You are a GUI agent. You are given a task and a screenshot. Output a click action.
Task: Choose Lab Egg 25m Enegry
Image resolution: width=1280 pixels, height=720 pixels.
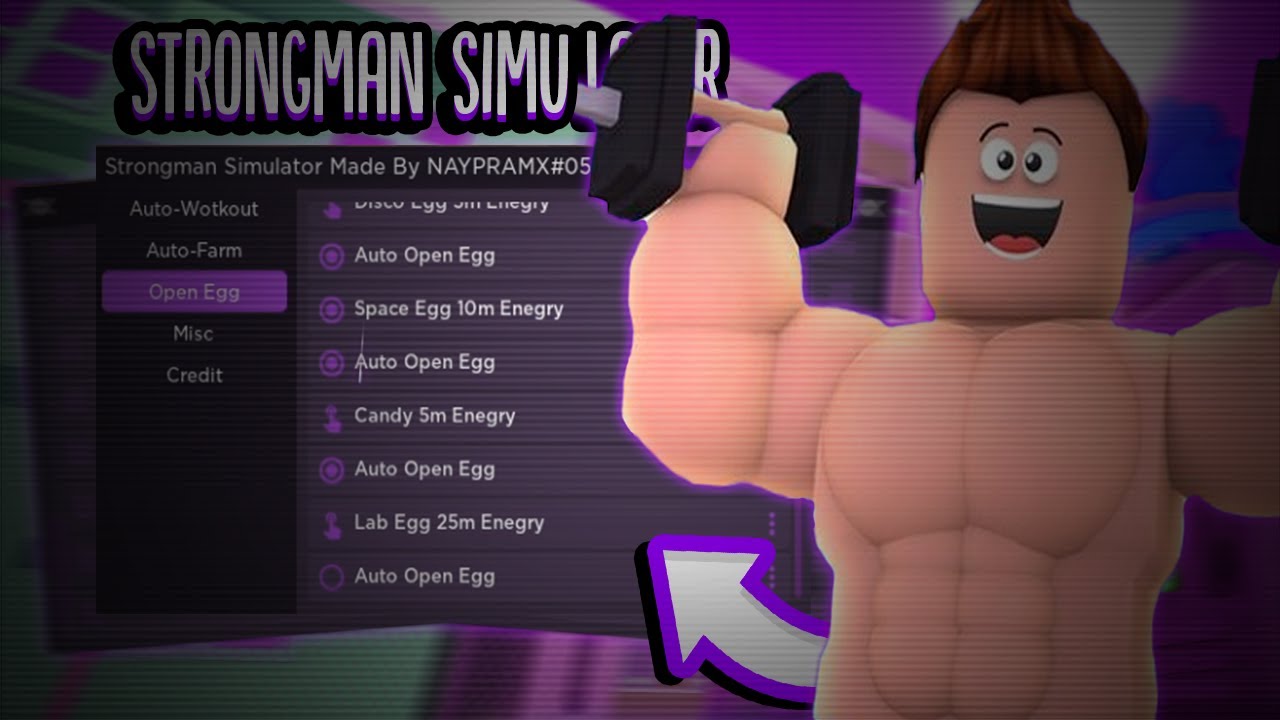[448, 523]
